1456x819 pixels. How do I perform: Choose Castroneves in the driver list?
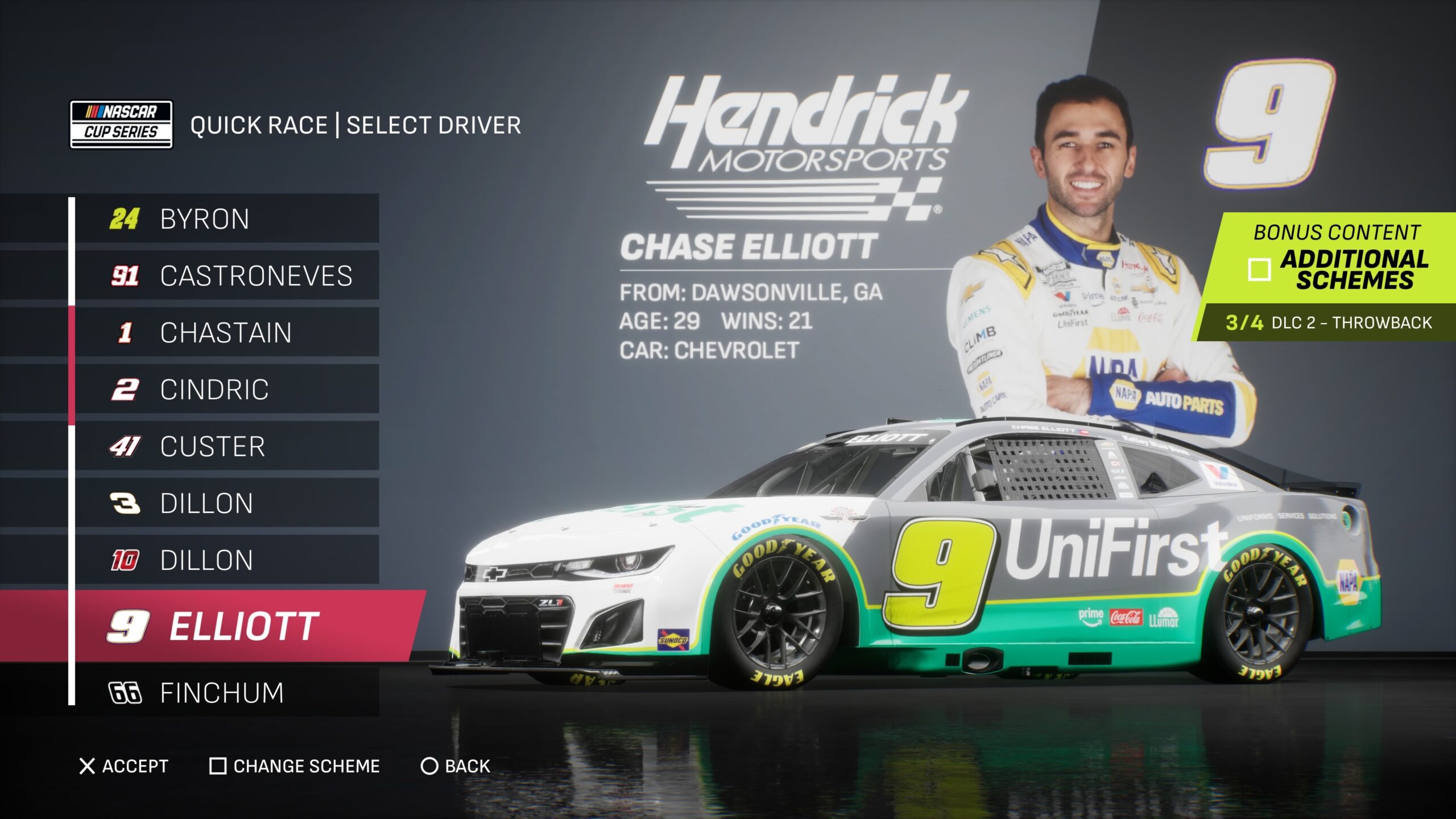pyautogui.click(x=226, y=276)
